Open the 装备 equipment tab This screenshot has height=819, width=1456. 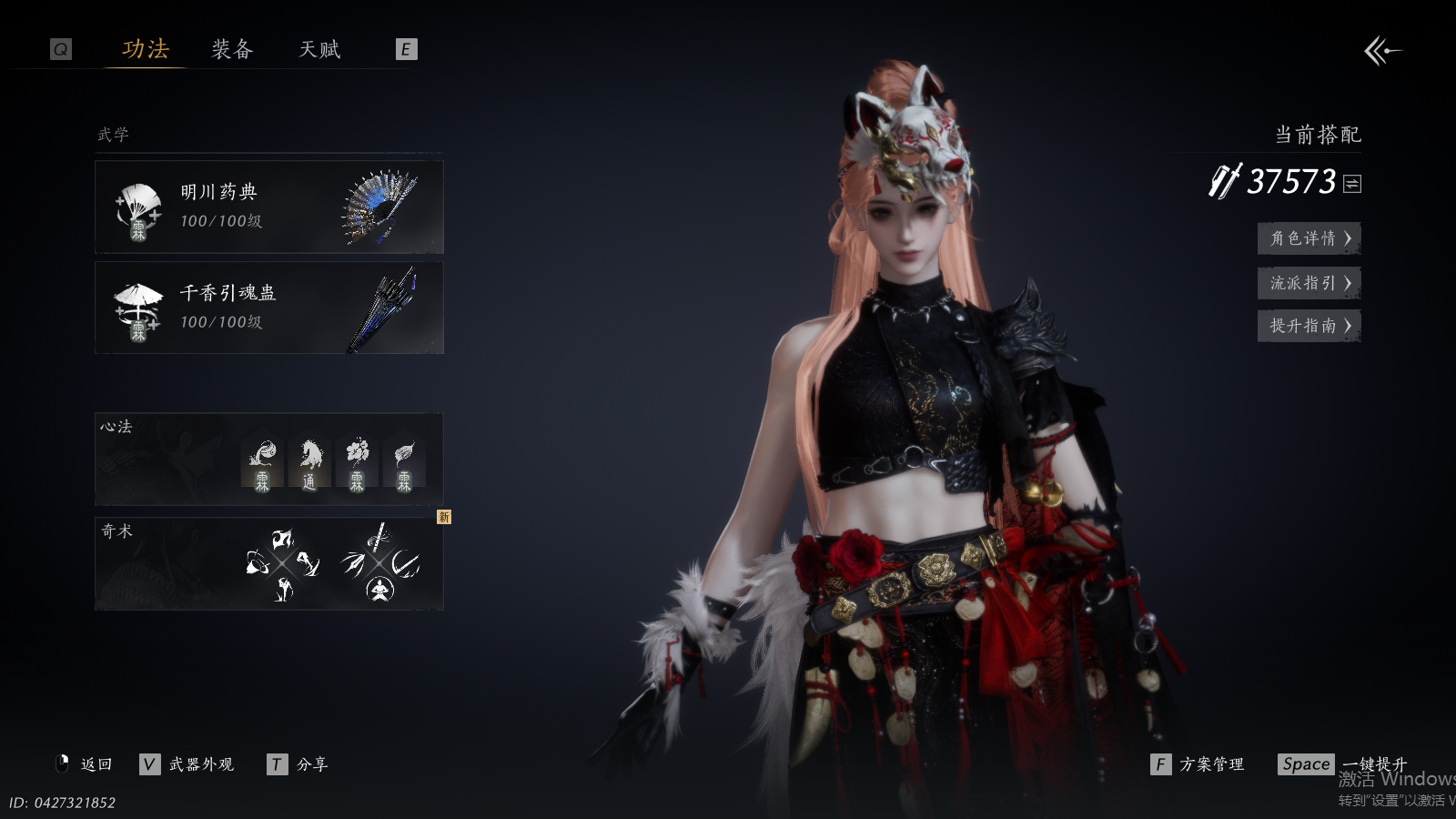[232, 49]
